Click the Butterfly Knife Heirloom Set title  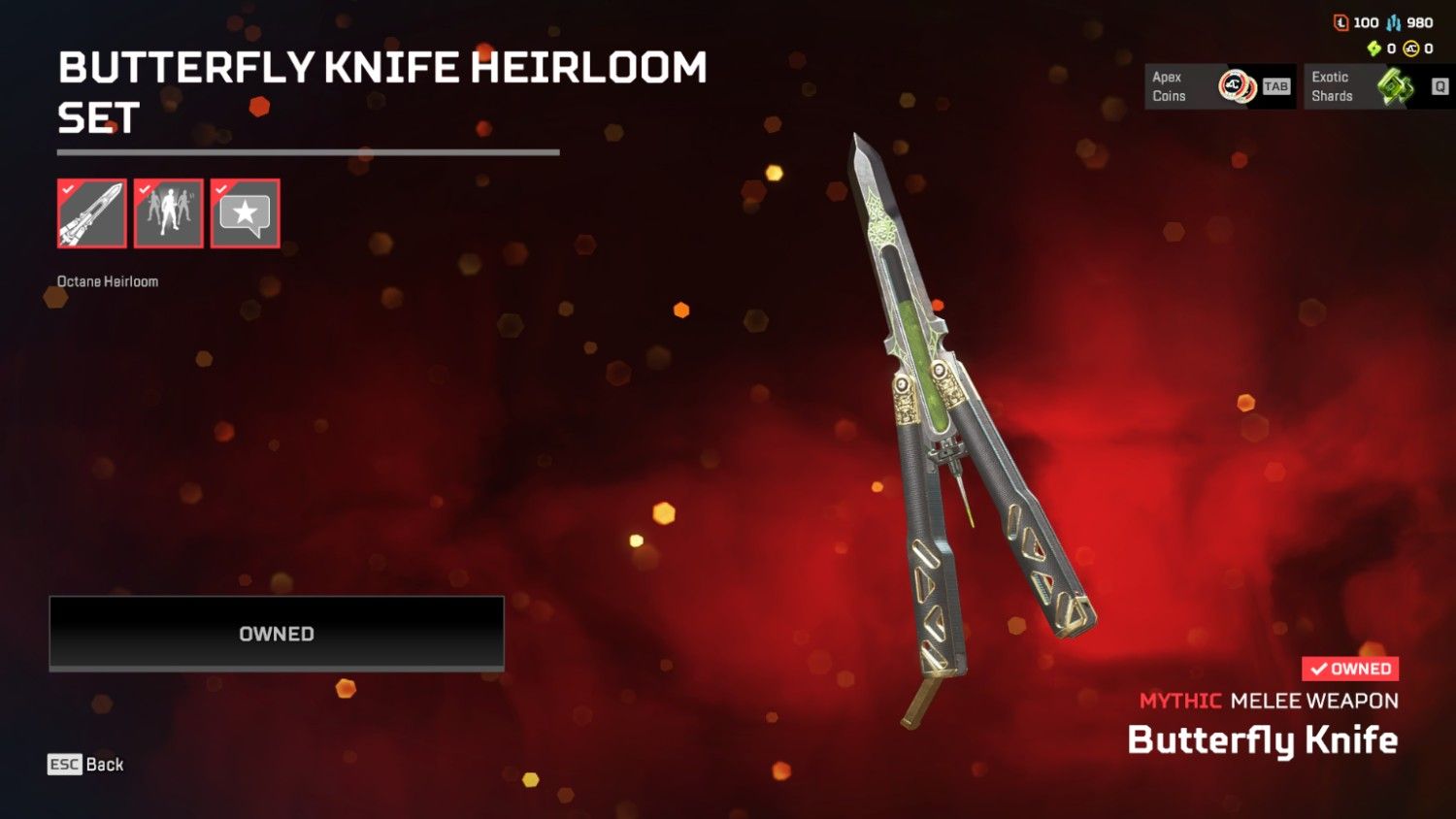click(382, 93)
